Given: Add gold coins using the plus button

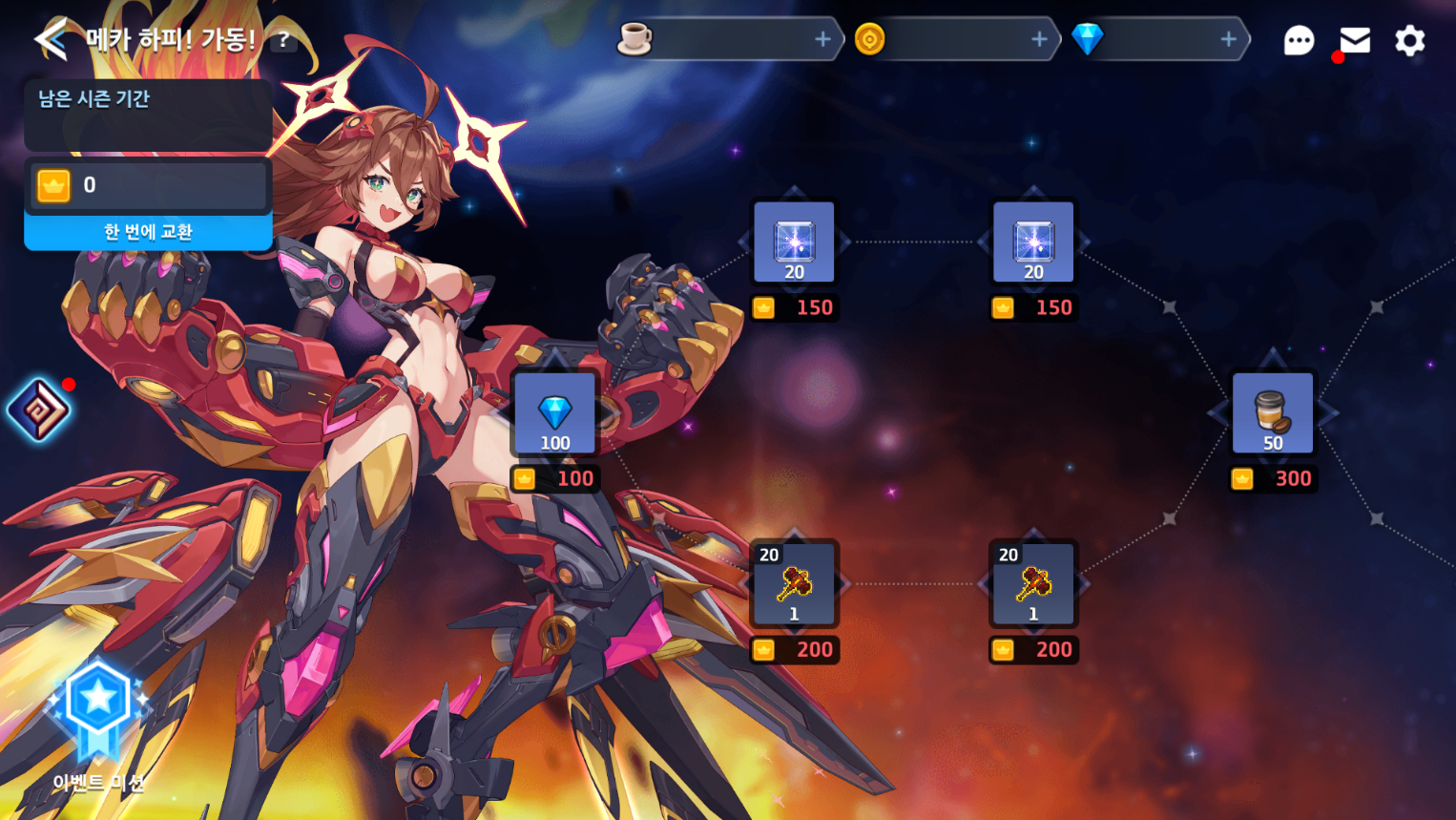Looking at the screenshot, I should [1039, 39].
